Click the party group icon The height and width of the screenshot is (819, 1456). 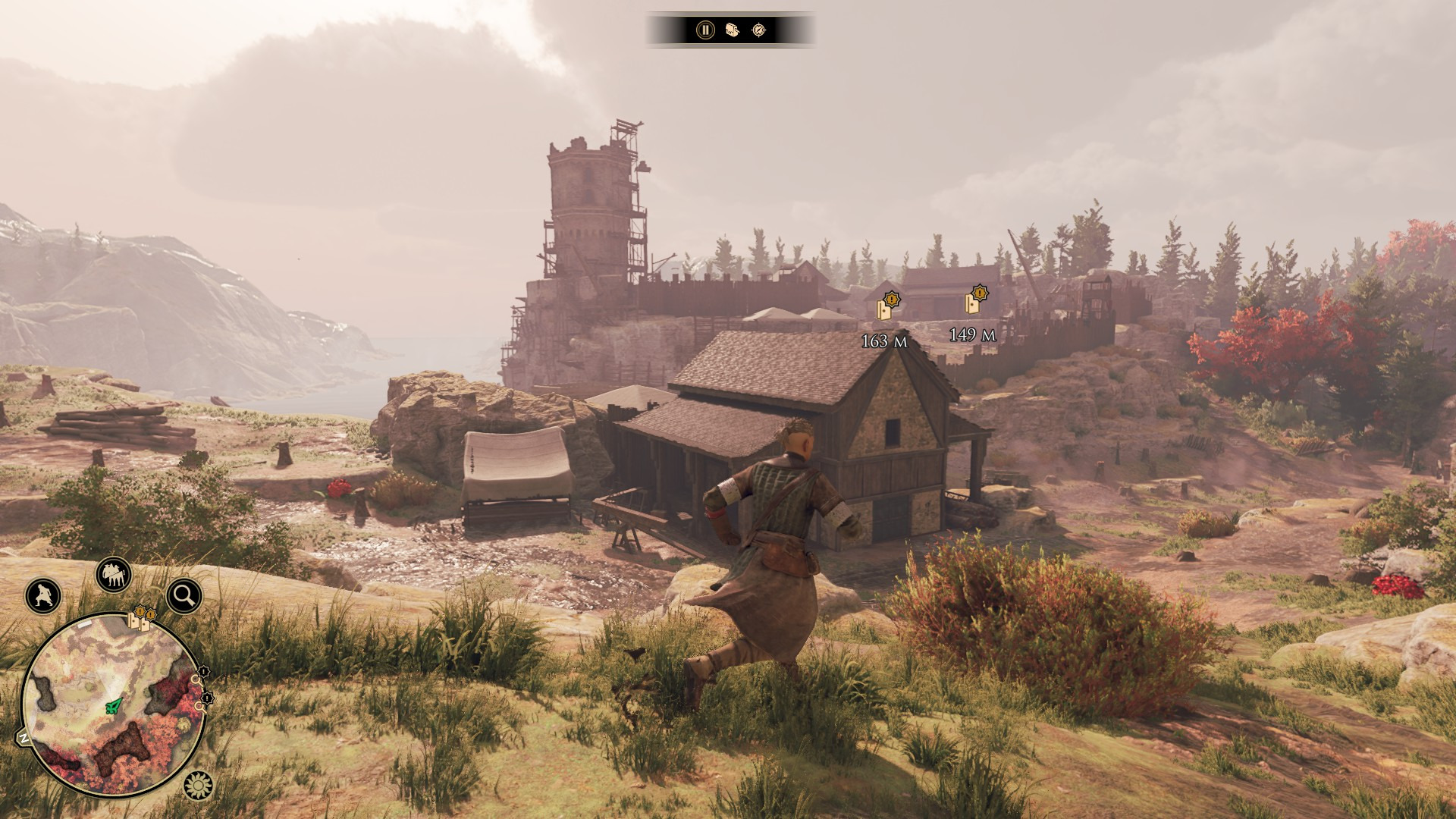[x=114, y=577]
